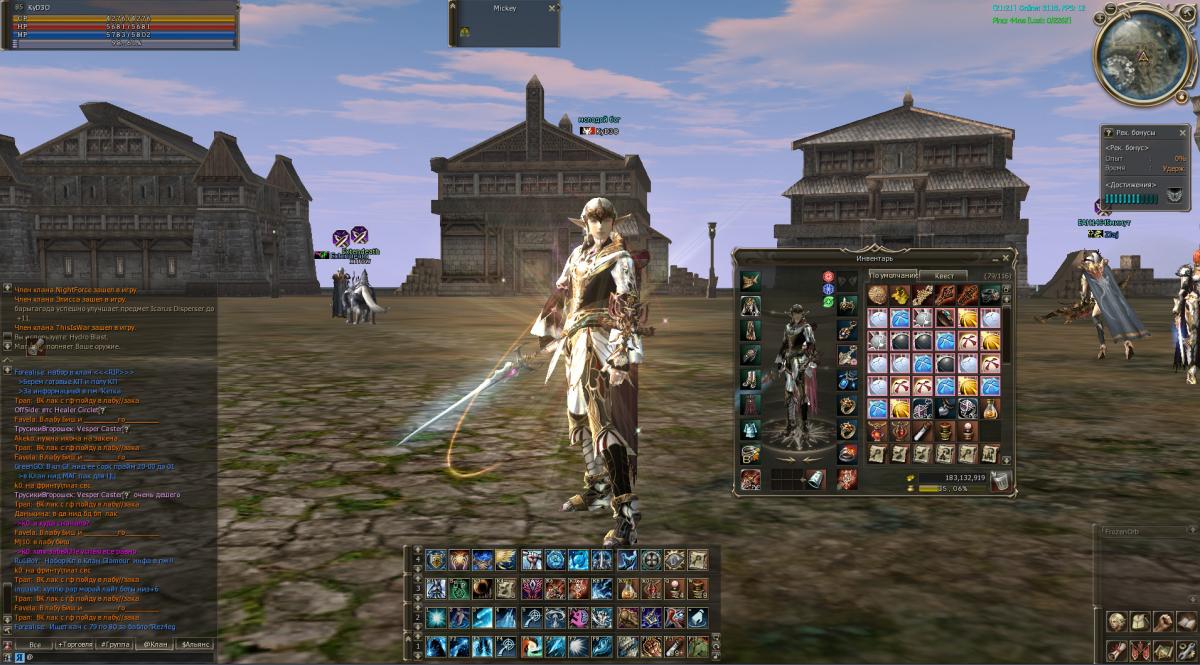
Task: Close the Инвентарь inventory window
Action: (1006, 257)
